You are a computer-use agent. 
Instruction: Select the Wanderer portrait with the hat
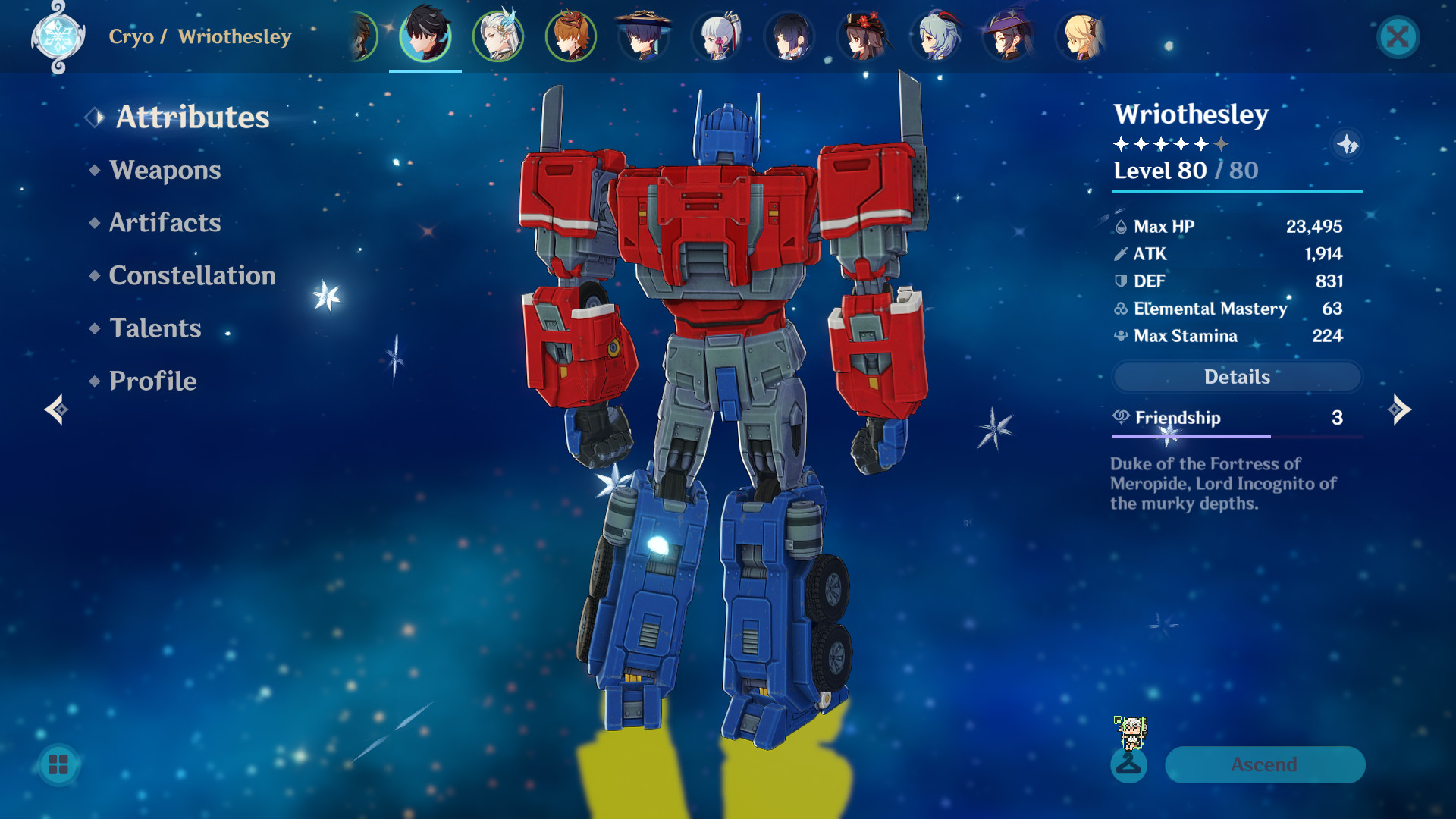[x=644, y=36]
